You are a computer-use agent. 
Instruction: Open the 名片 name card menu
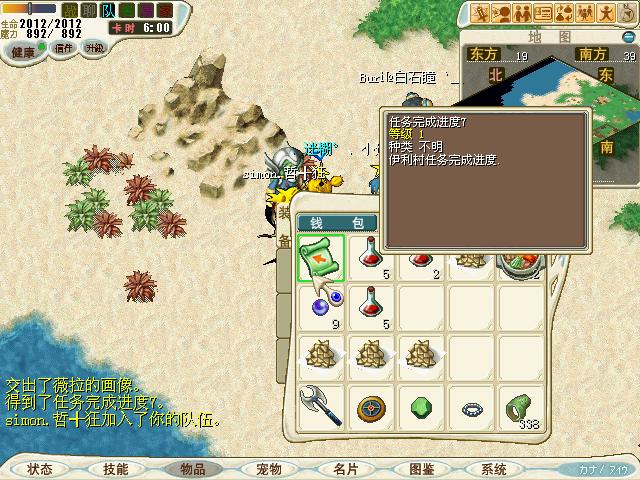(345, 468)
